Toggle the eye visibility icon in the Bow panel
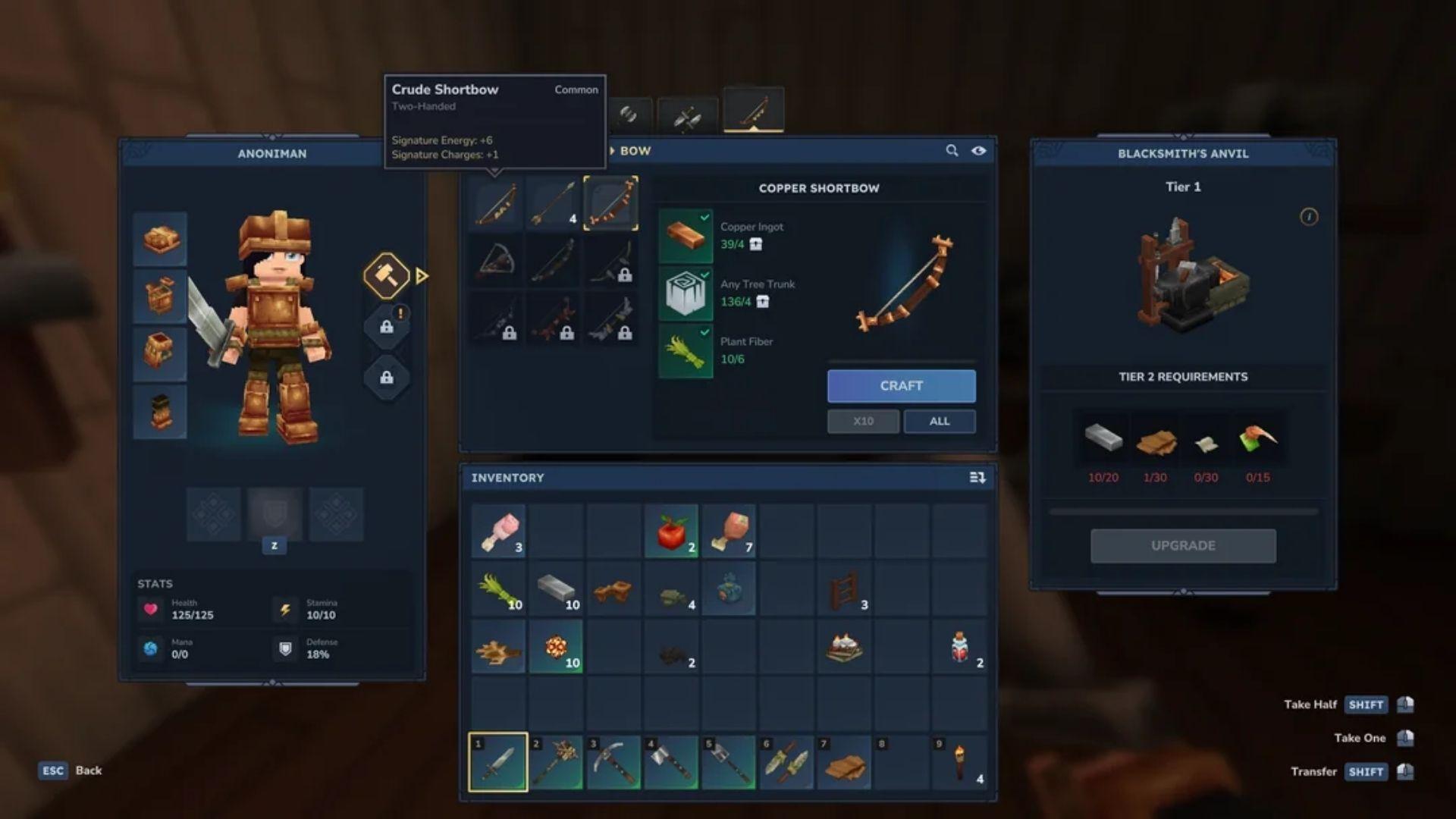 (978, 151)
